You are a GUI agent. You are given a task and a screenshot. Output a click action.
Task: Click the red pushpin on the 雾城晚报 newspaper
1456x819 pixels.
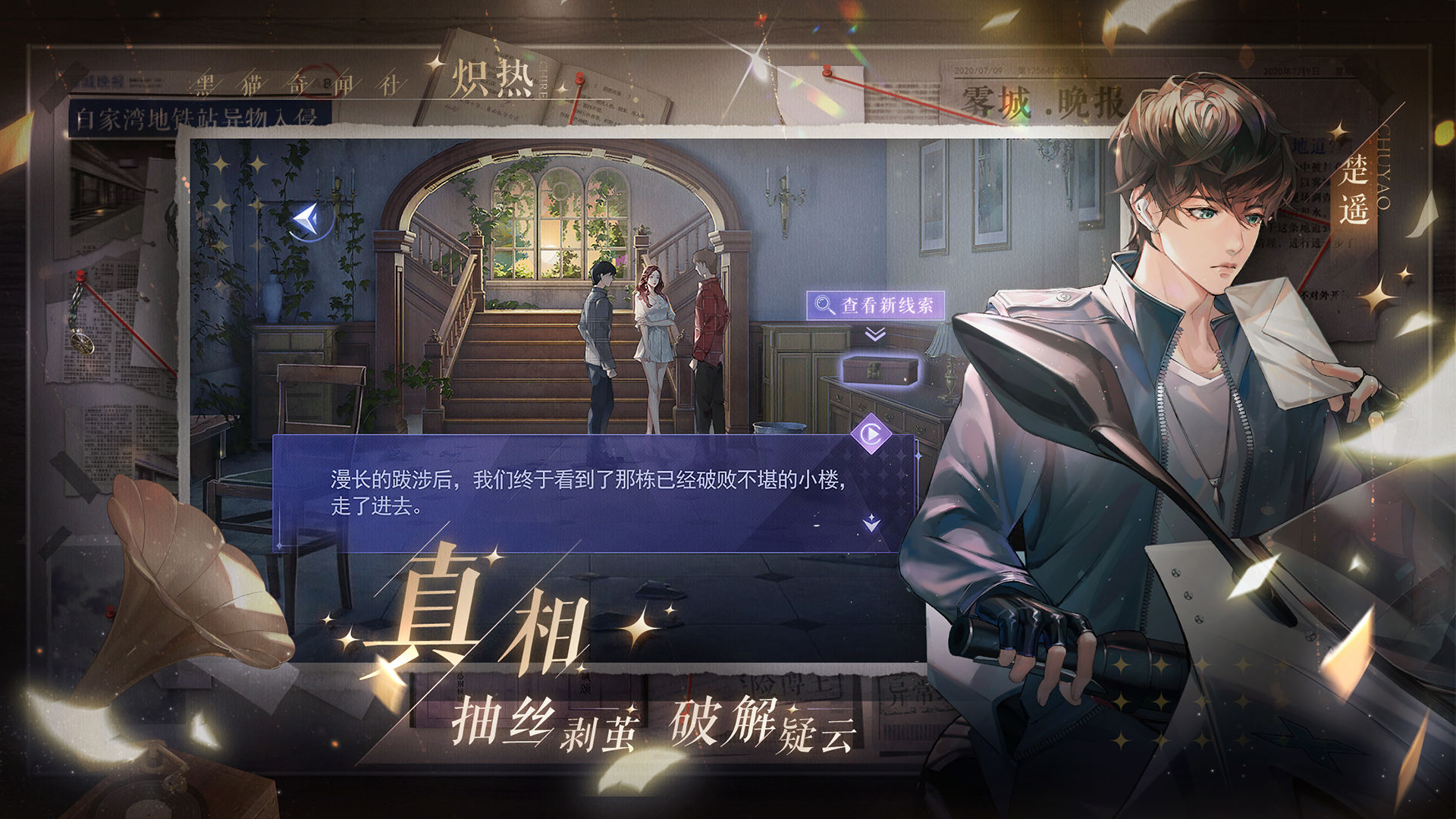(827, 72)
